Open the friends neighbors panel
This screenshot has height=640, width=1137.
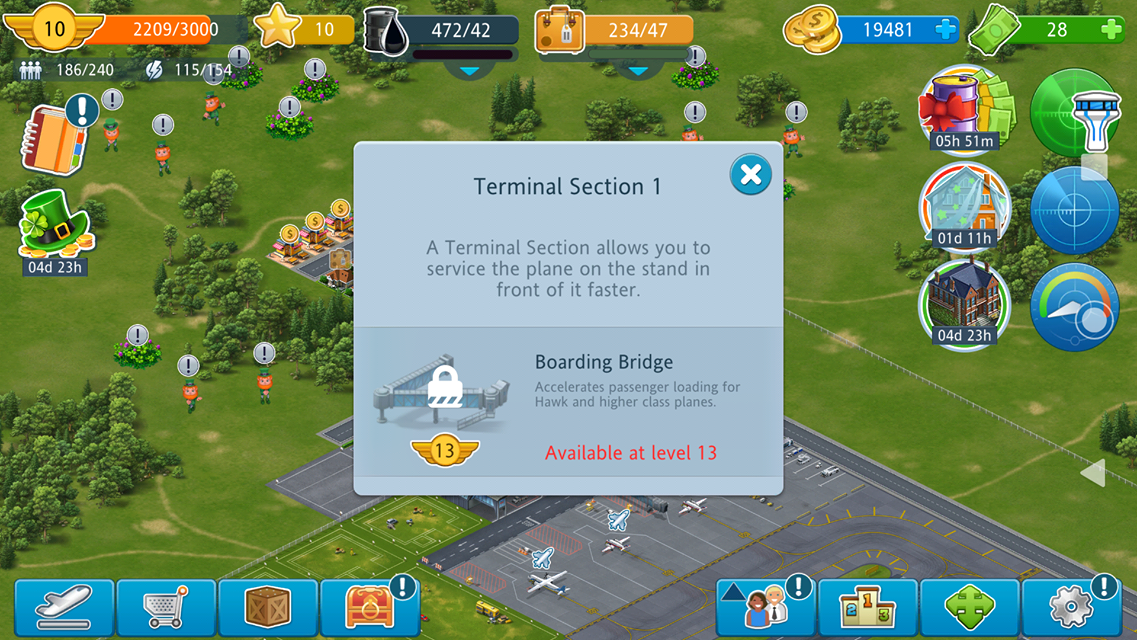point(765,607)
